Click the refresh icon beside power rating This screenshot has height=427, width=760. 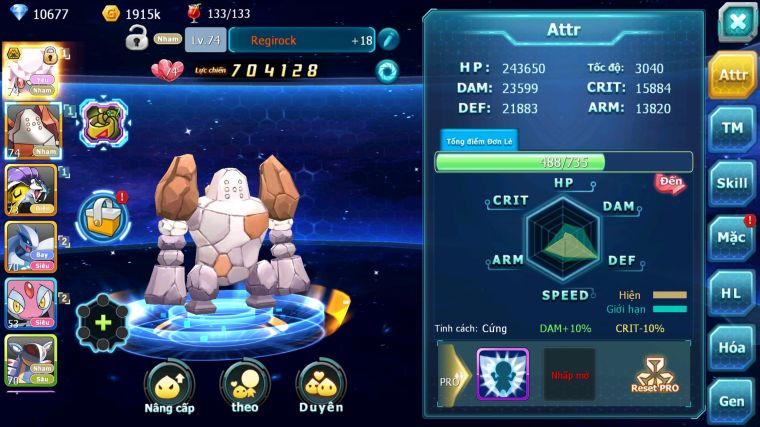click(386, 71)
